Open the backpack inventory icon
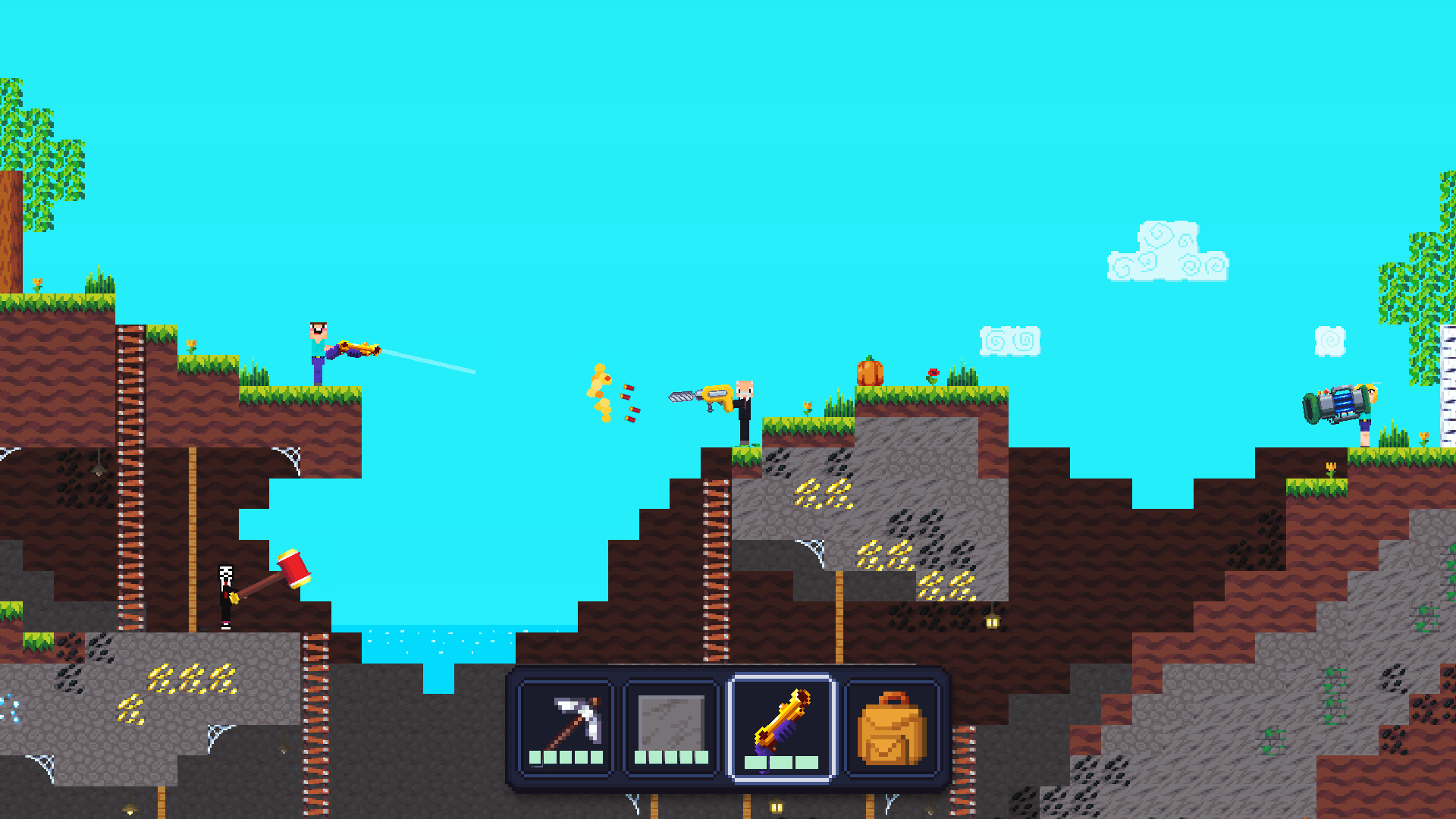1456x819 pixels. [x=891, y=728]
